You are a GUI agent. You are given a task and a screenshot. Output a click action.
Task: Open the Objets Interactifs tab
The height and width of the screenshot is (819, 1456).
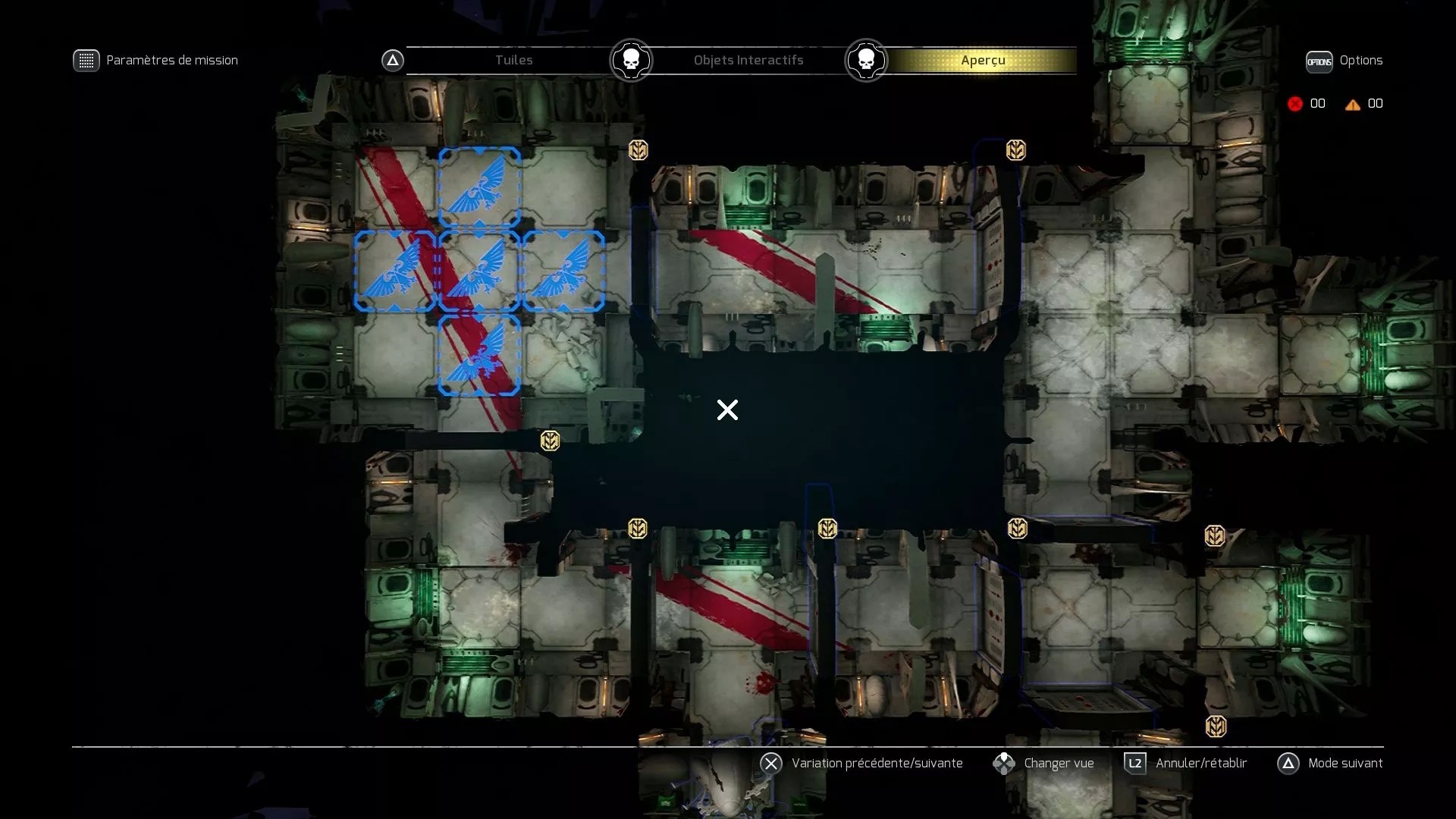748,60
